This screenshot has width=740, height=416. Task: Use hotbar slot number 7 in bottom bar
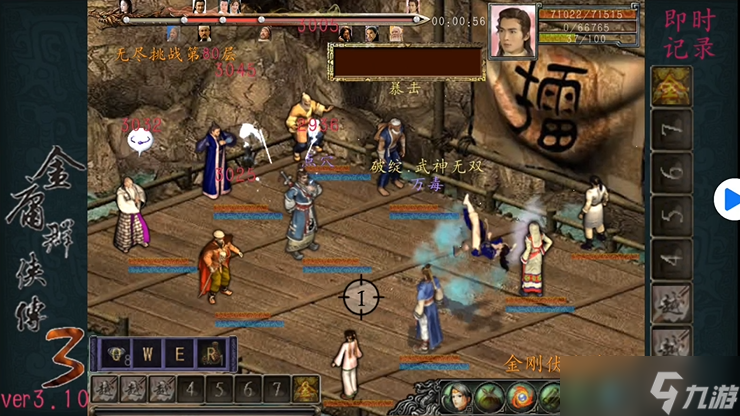[278, 389]
